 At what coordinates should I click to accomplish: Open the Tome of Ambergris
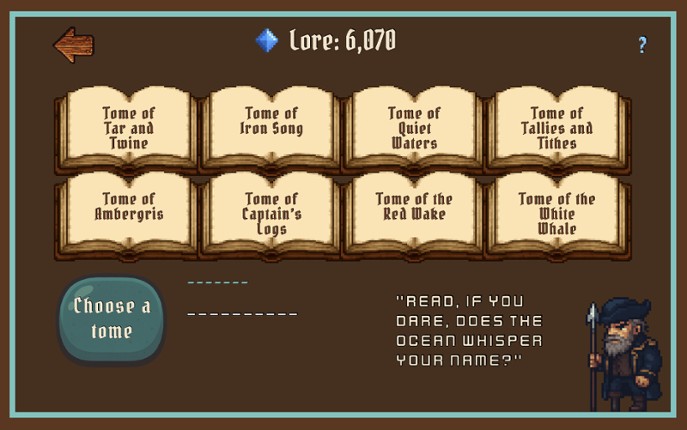129,214
